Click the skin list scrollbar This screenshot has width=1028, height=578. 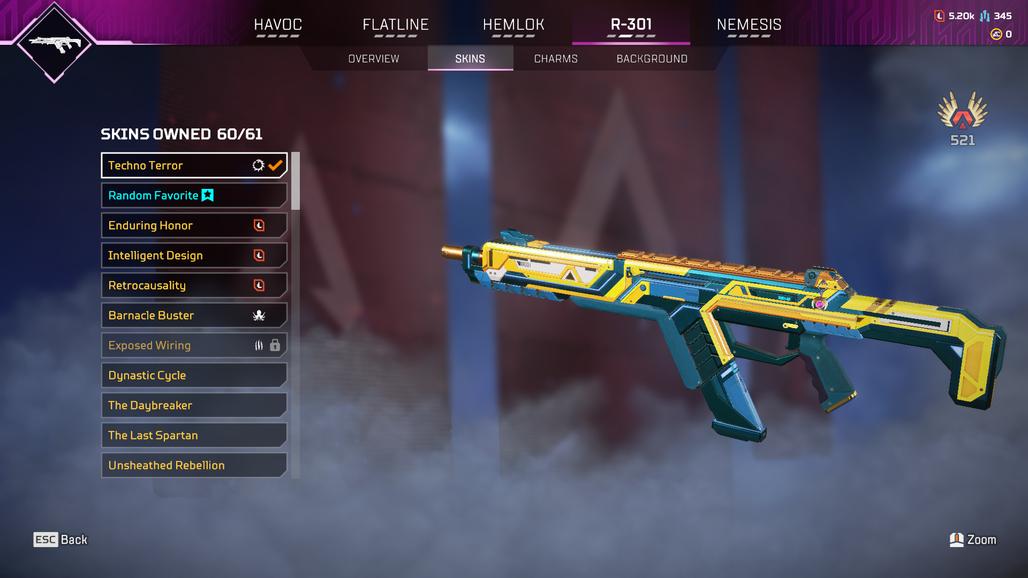point(295,182)
